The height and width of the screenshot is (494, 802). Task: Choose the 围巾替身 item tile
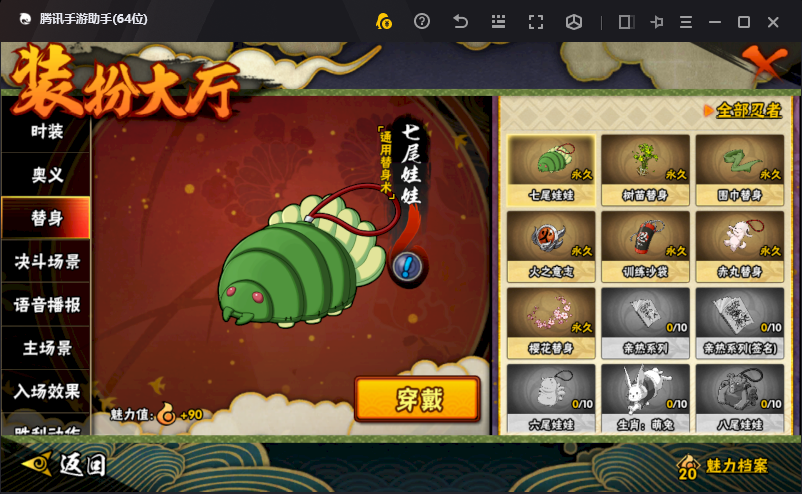[x=740, y=169]
